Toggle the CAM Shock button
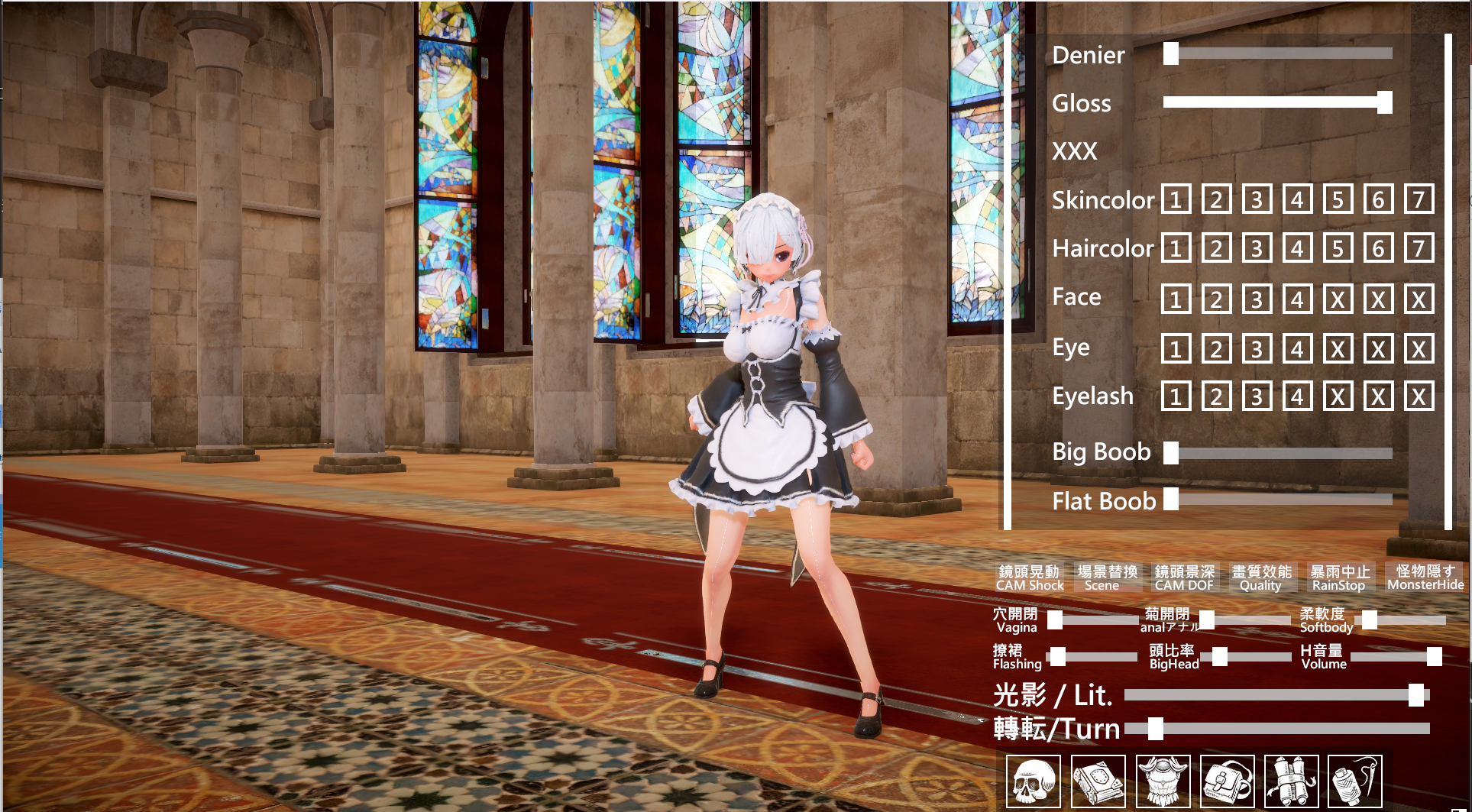1472x812 pixels. tap(1029, 577)
